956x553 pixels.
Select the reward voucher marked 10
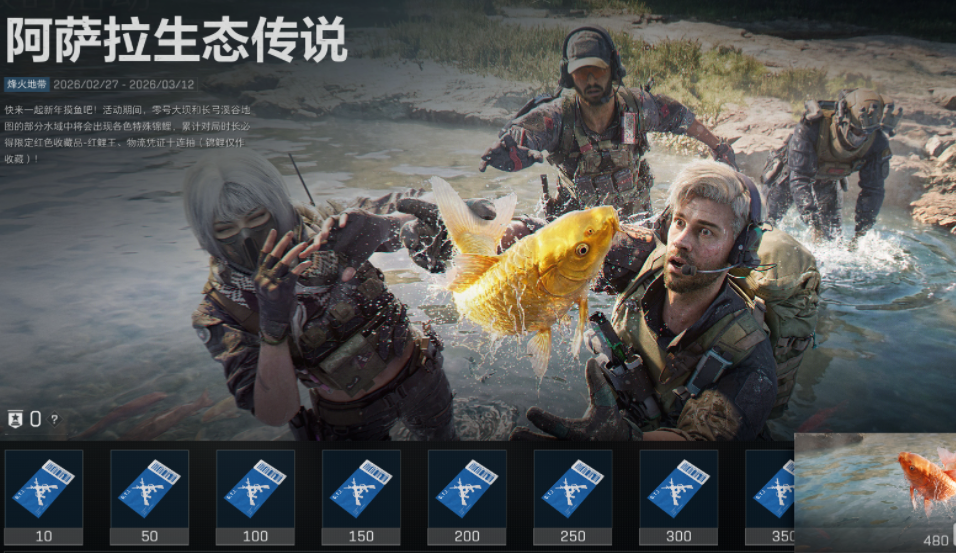click(x=44, y=490)
